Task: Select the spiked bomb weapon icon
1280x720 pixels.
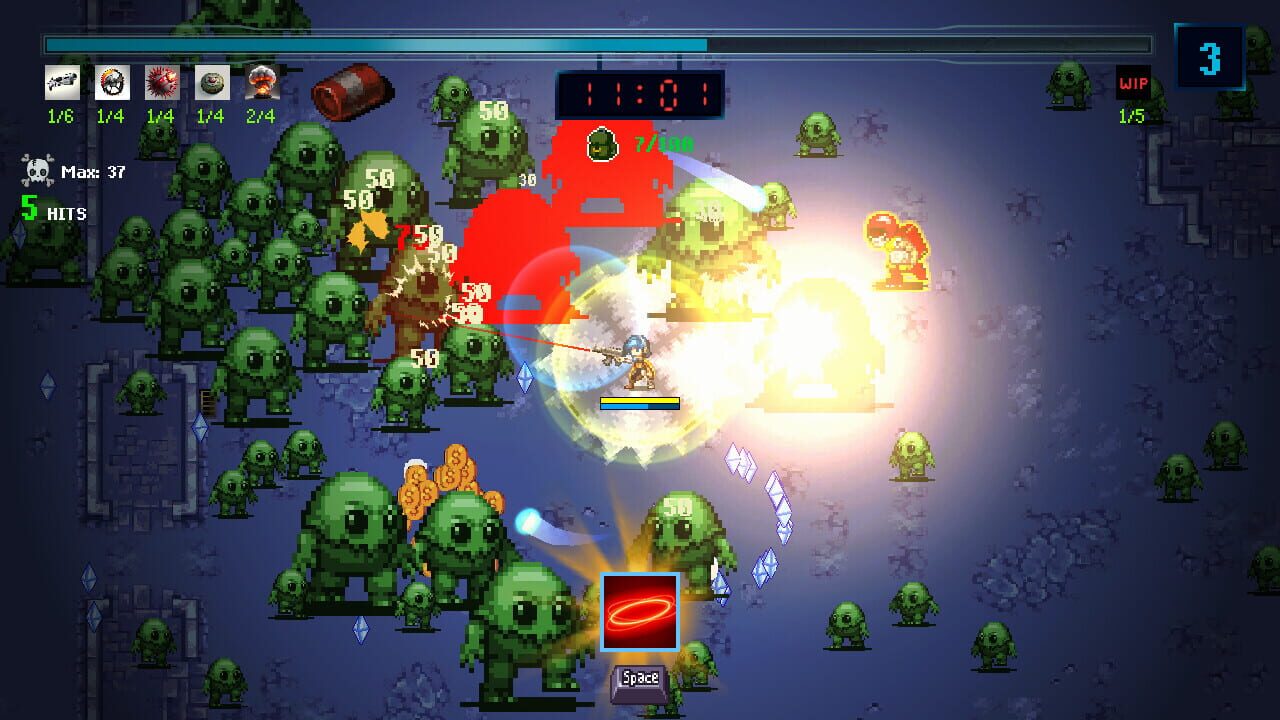Action: (160, 84)
